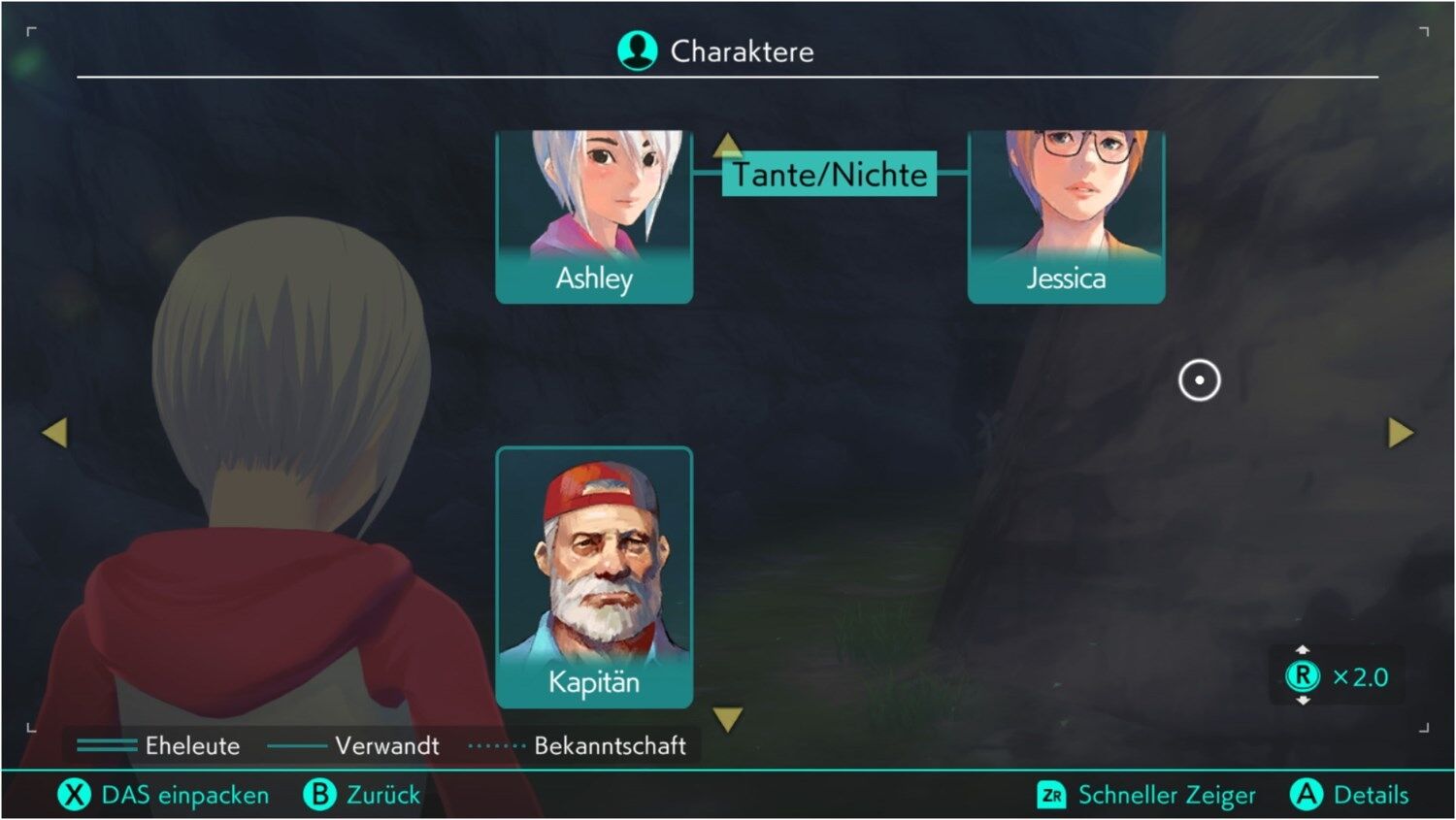Show Details for the selection
Image resolution: width=1456 pixels, height=820 pixels.
click(1349, 795)
